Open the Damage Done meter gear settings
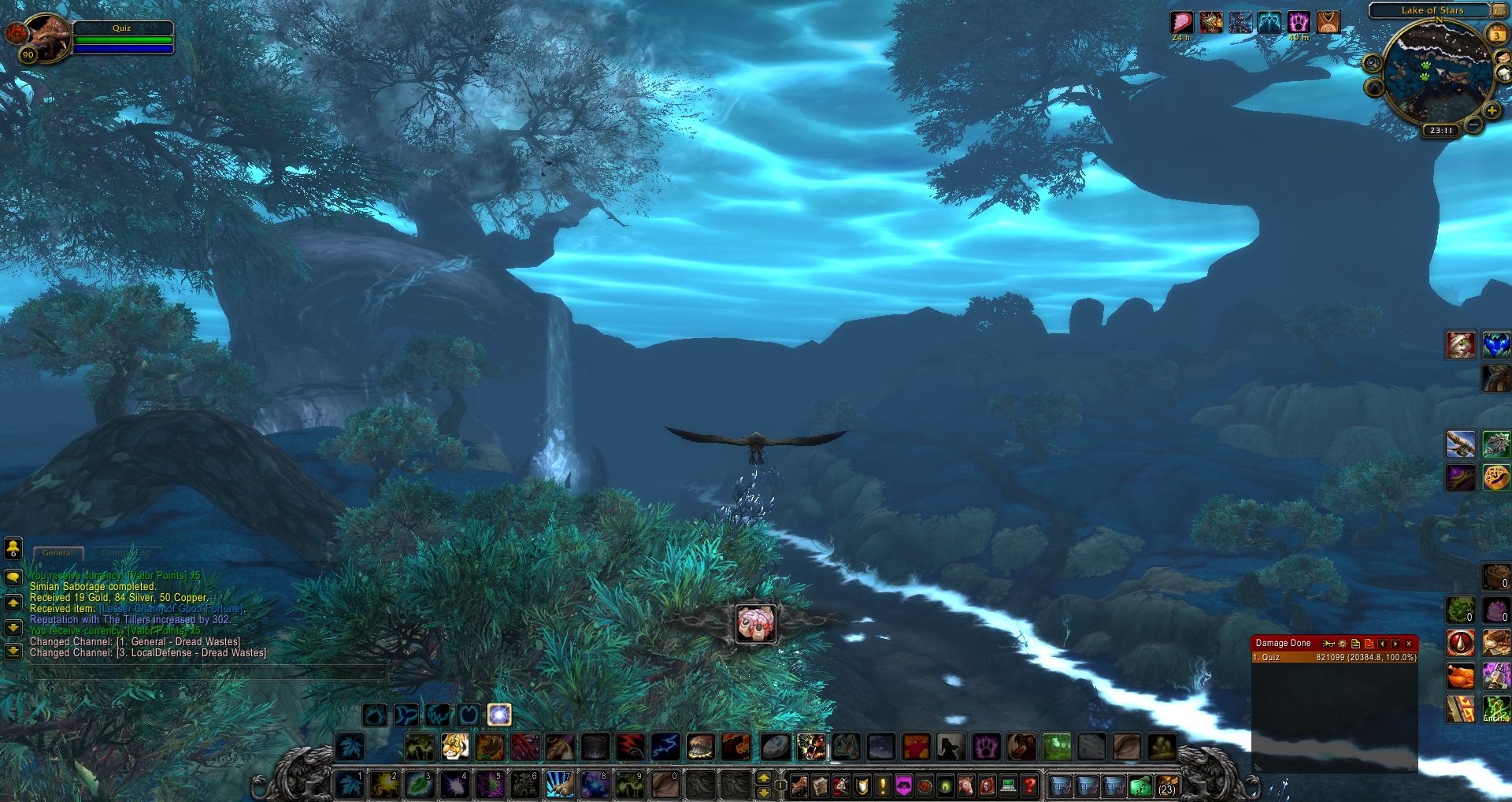1512x802 pixels. coord(1343,644)
